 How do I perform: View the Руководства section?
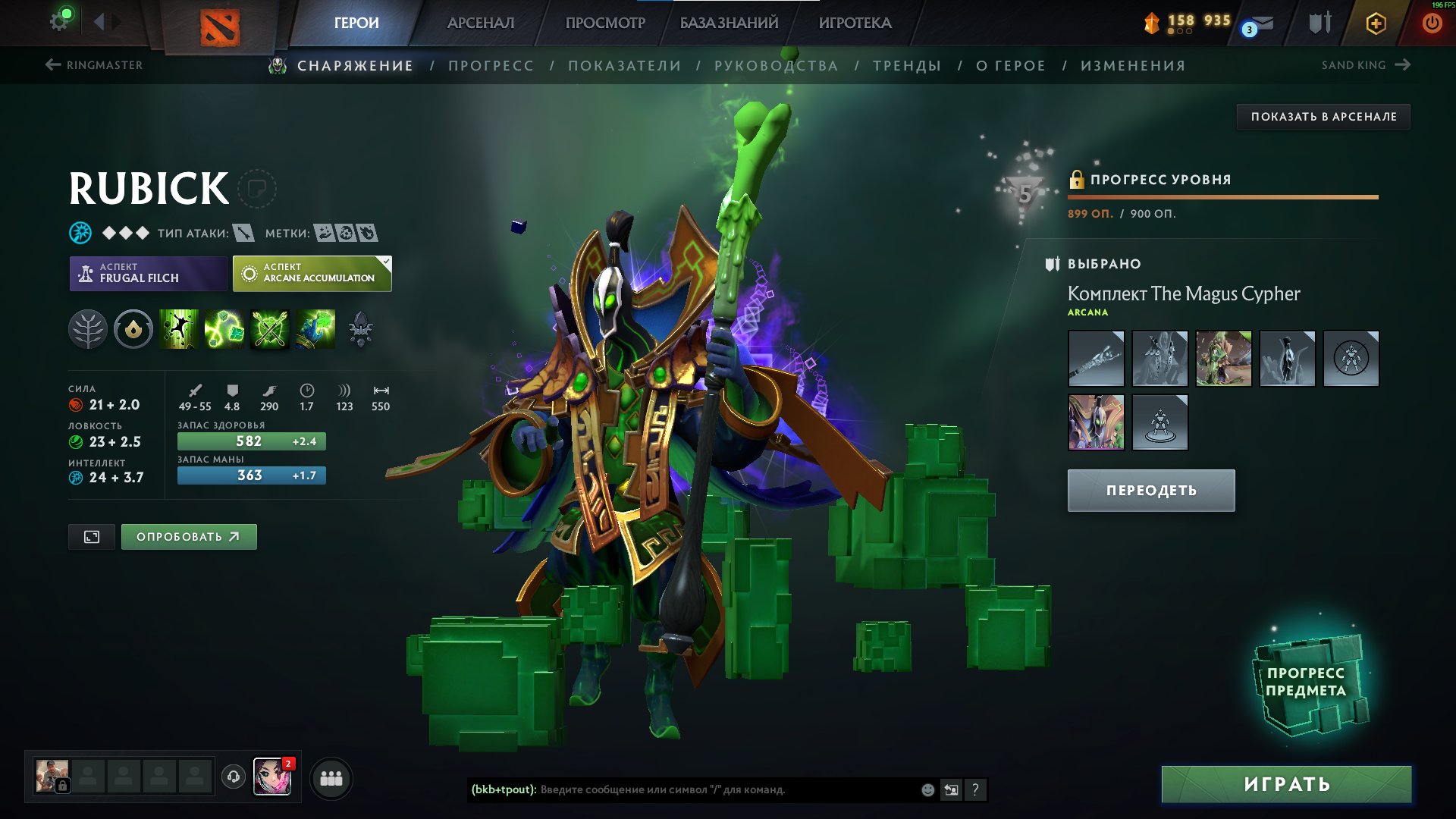click(x=776, y=66)
